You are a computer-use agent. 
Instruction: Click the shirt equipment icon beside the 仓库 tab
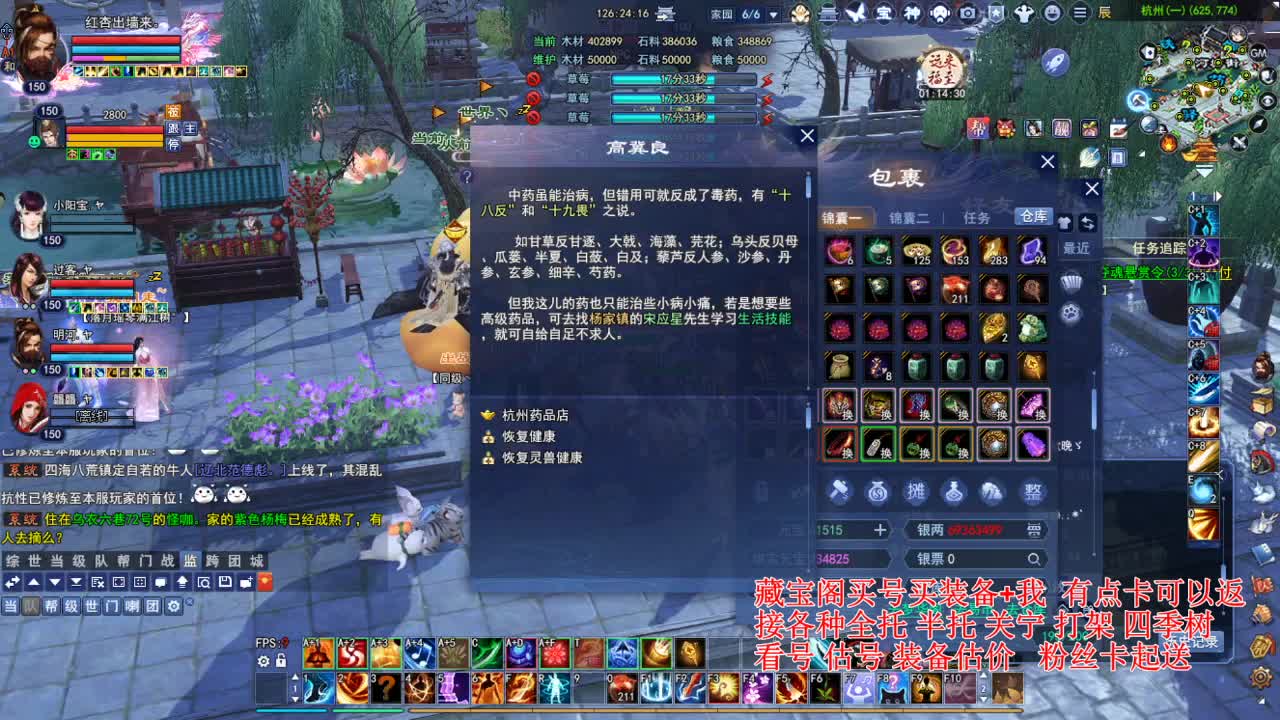click(x=1066, y=225)
